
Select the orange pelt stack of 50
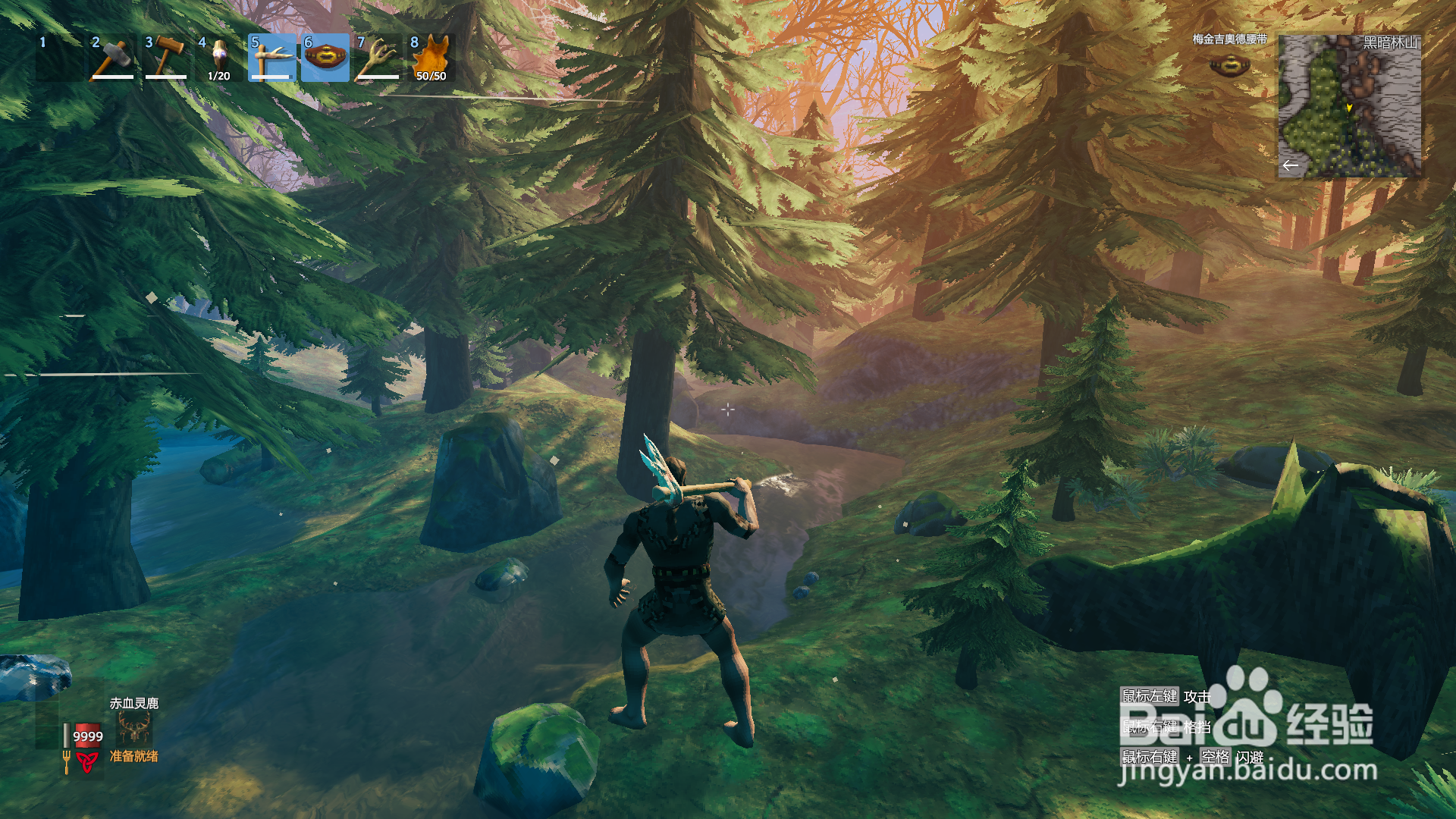pos(431,57)
